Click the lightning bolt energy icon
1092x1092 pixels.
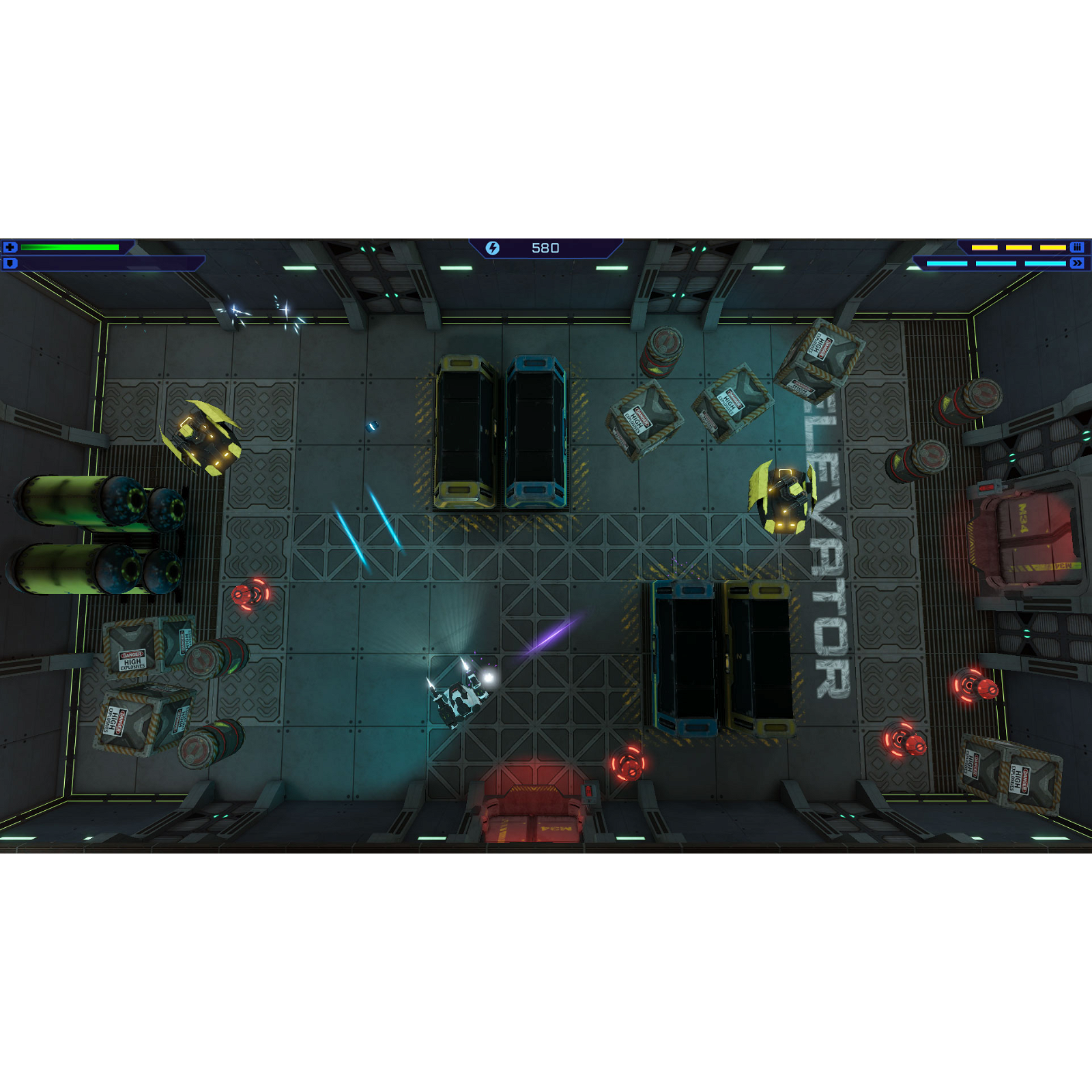click(493, 247)
